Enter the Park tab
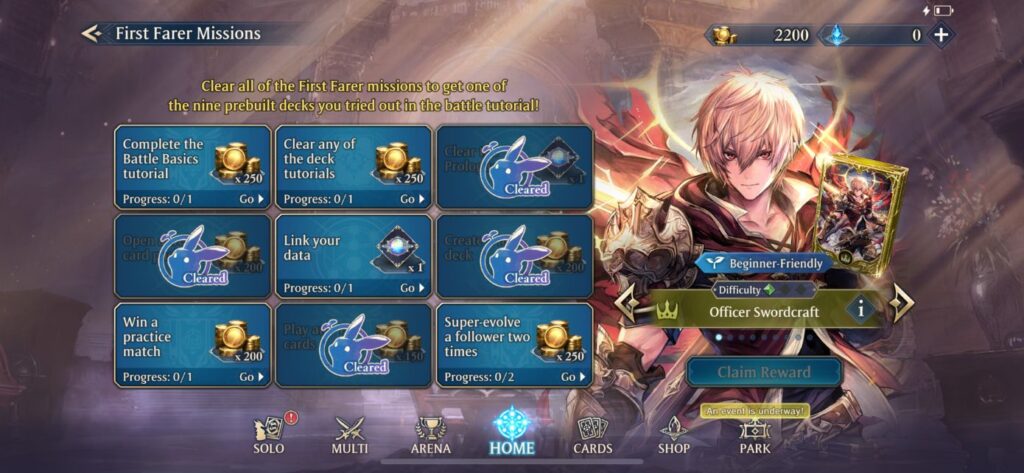Viewport: 1024px width, 473px height. coord(755,437)
